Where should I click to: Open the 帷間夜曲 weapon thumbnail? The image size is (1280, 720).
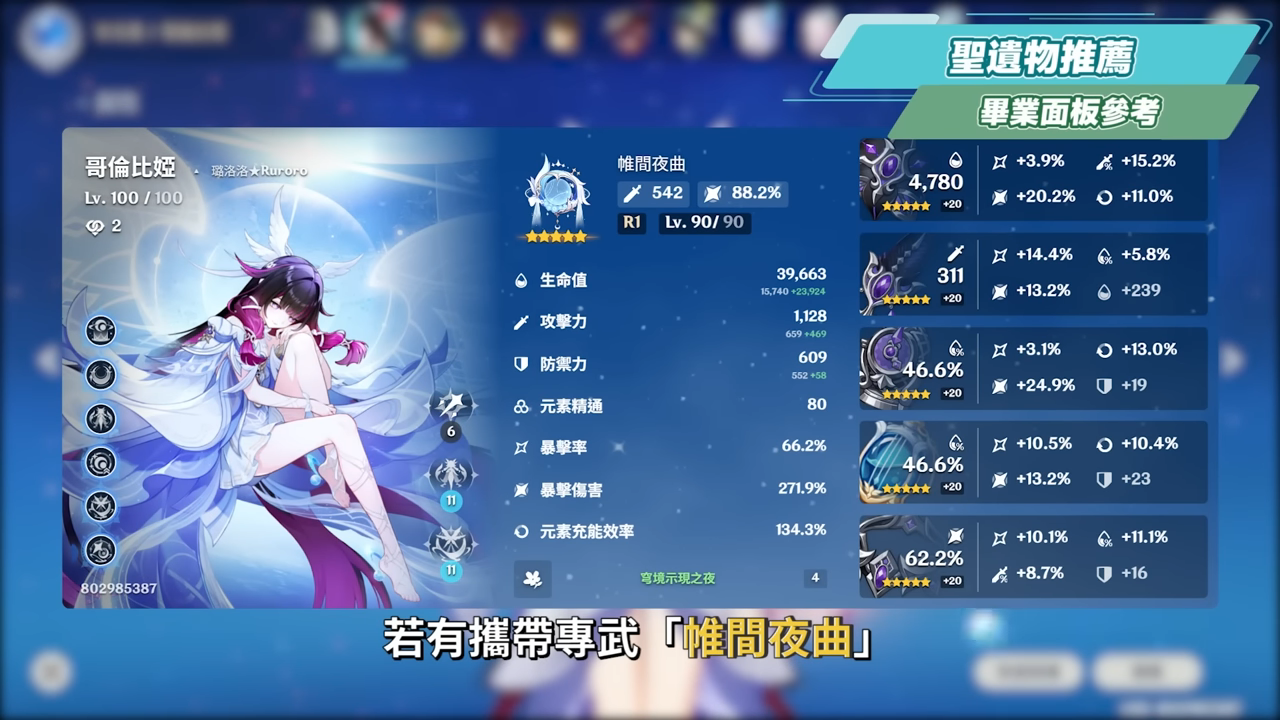(555, 190)
